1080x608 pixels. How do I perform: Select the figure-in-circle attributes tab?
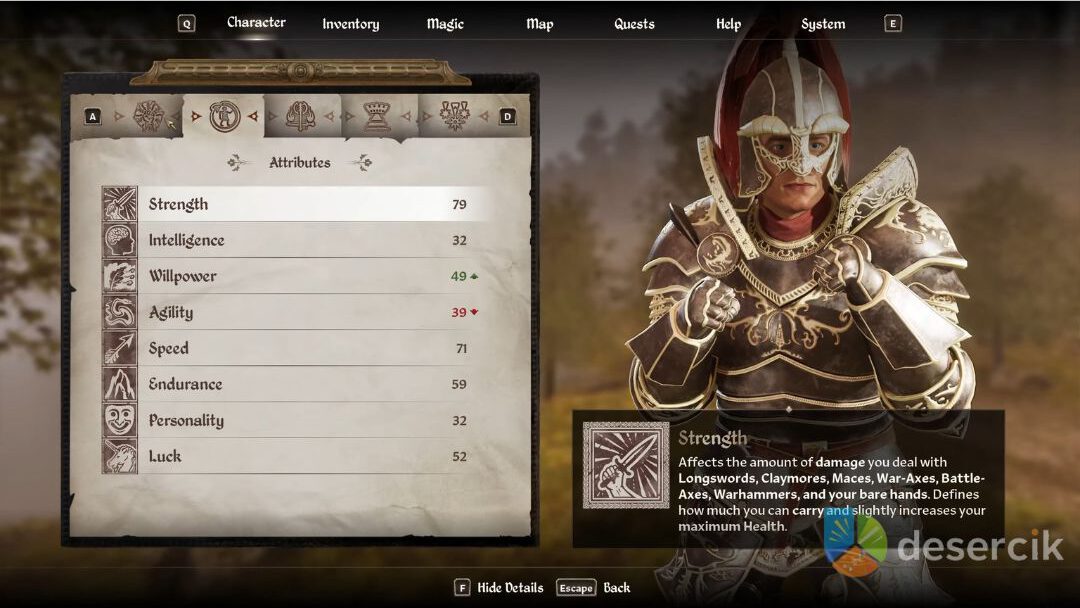224,116
